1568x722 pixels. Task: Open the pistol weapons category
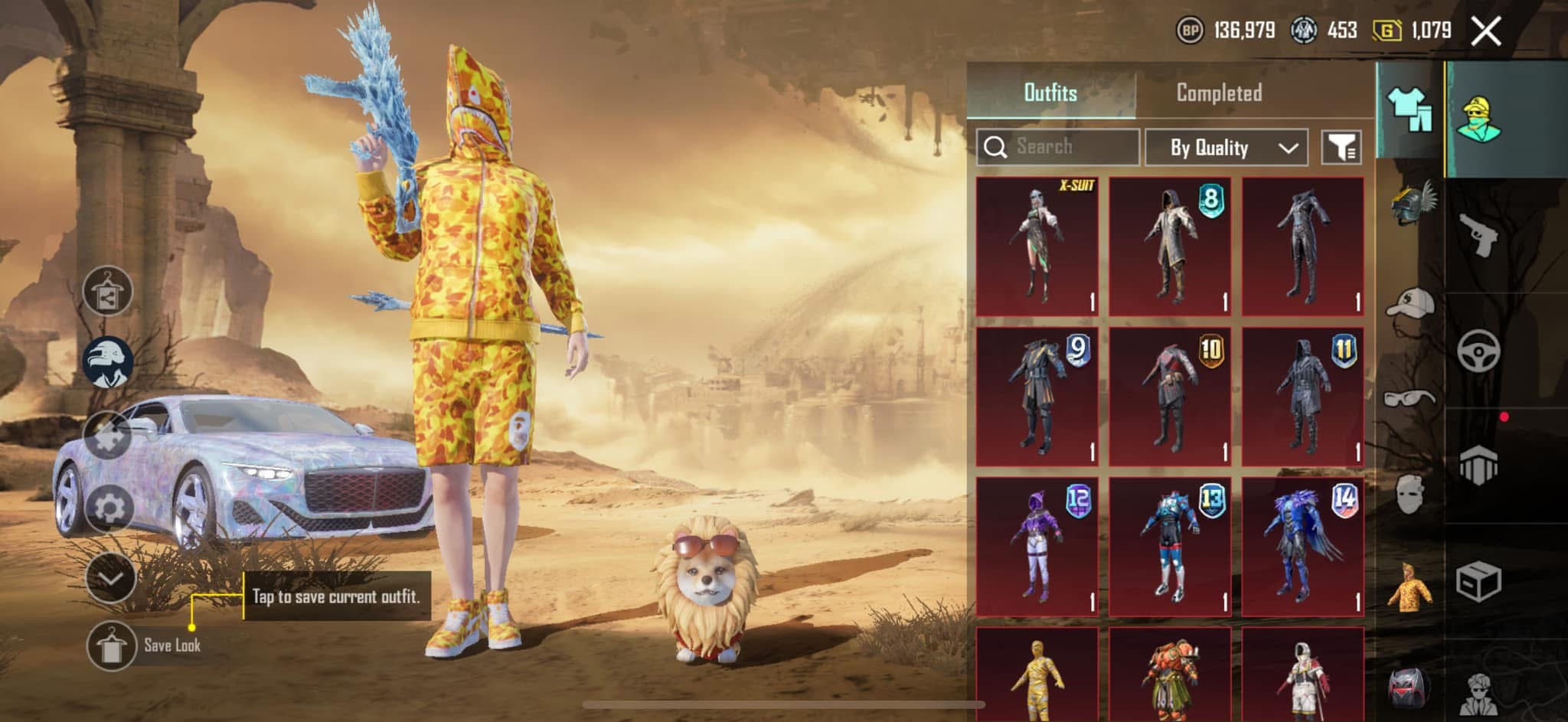click(x=1478, y=235)
